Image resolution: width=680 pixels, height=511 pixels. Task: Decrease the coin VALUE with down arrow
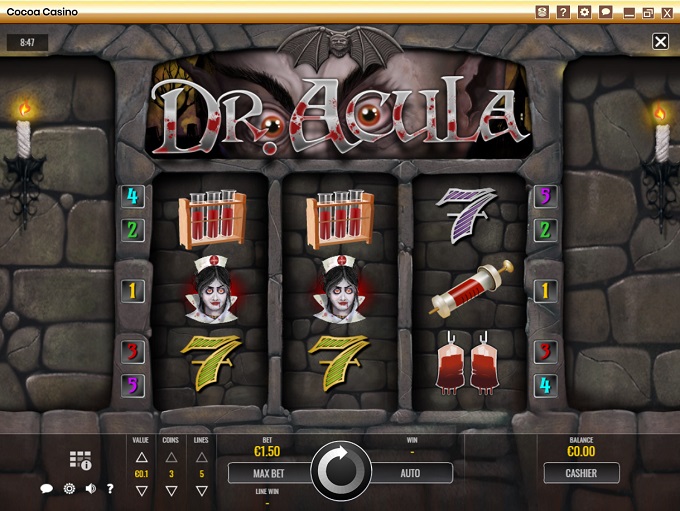point(142,491)
